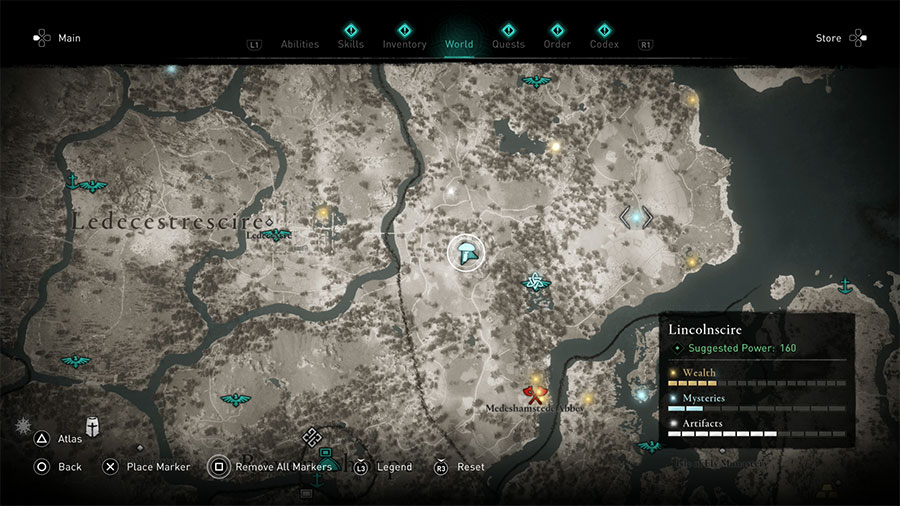Switch to the Abilities tab
This screenshot has width=900, height=506.
(299, 44)
